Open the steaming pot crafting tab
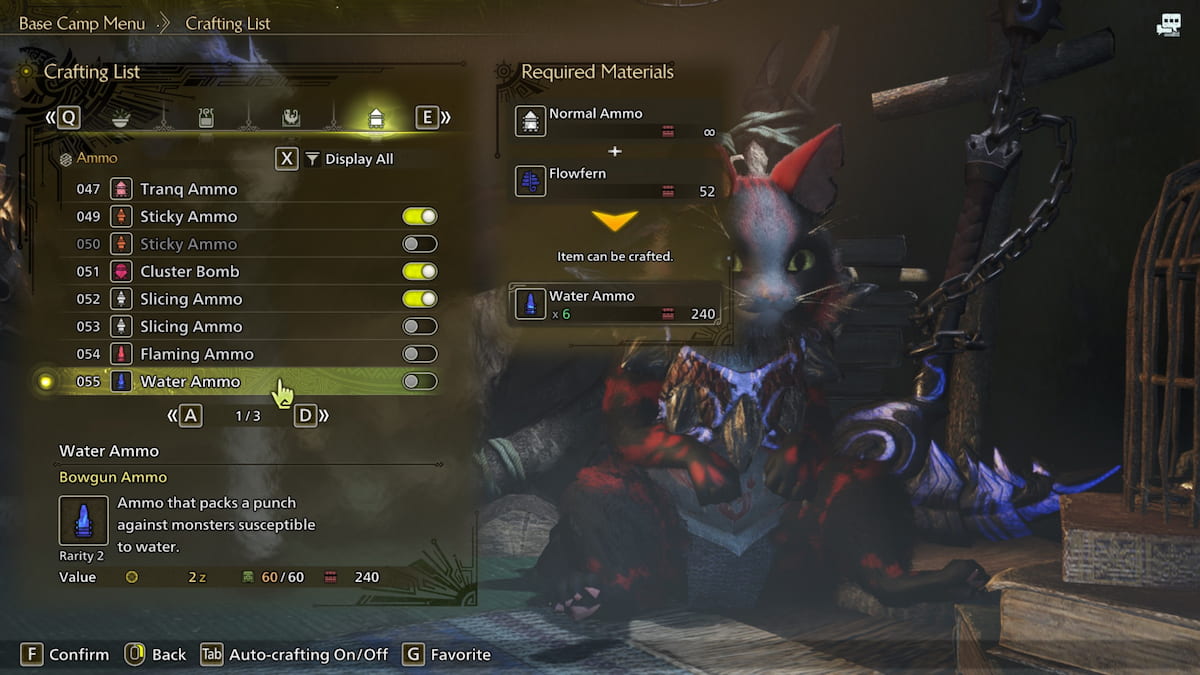 206,118
